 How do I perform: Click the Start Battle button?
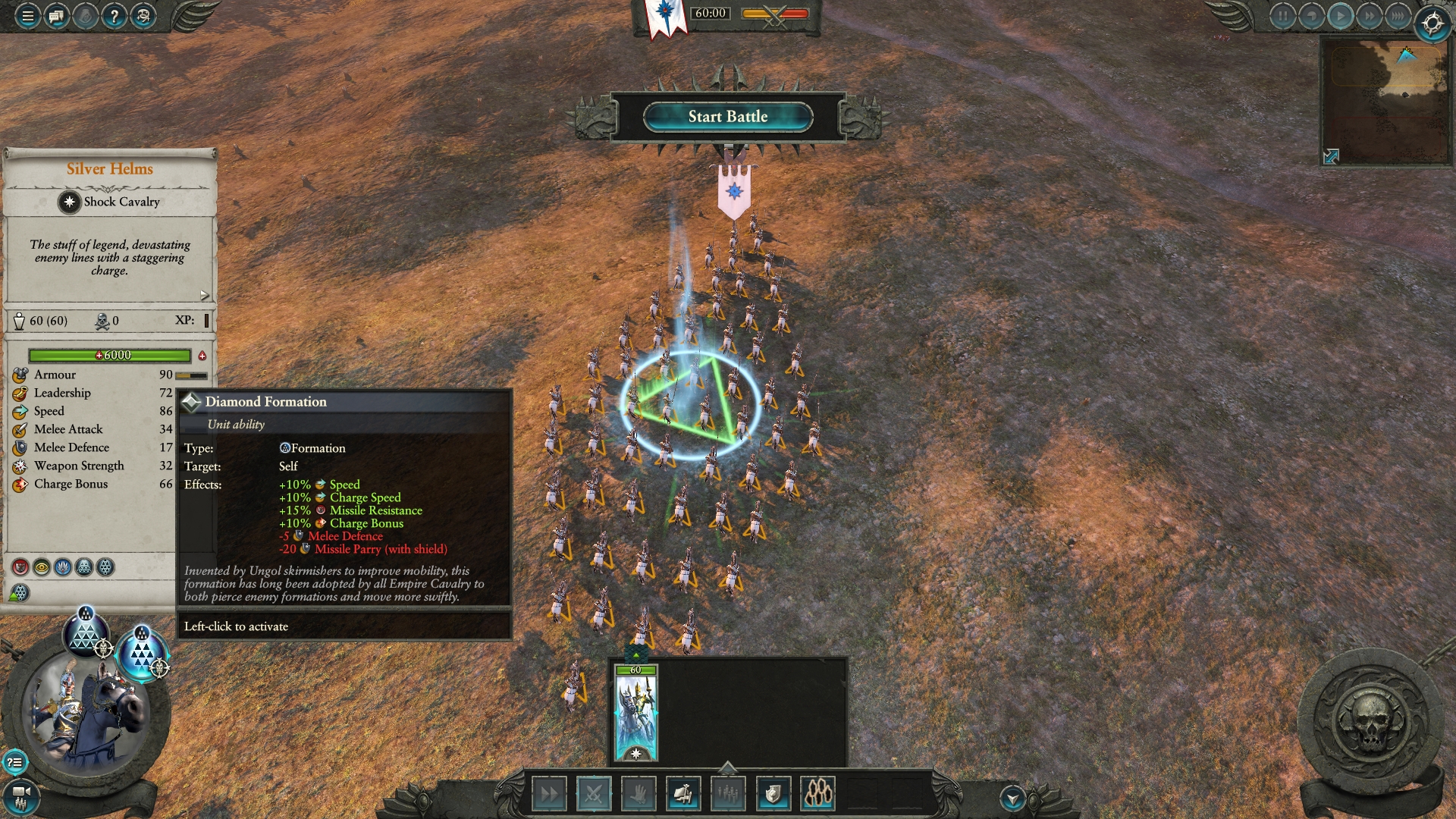pos(727,117)
